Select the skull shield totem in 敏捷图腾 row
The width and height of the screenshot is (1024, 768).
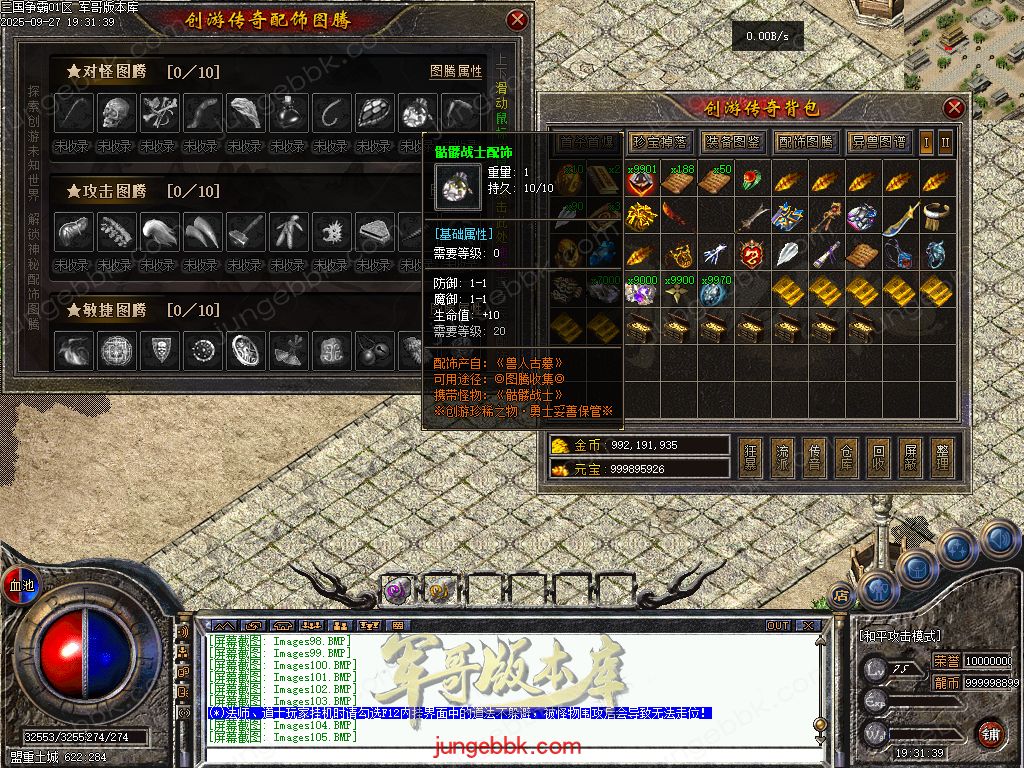pos(160,351)
